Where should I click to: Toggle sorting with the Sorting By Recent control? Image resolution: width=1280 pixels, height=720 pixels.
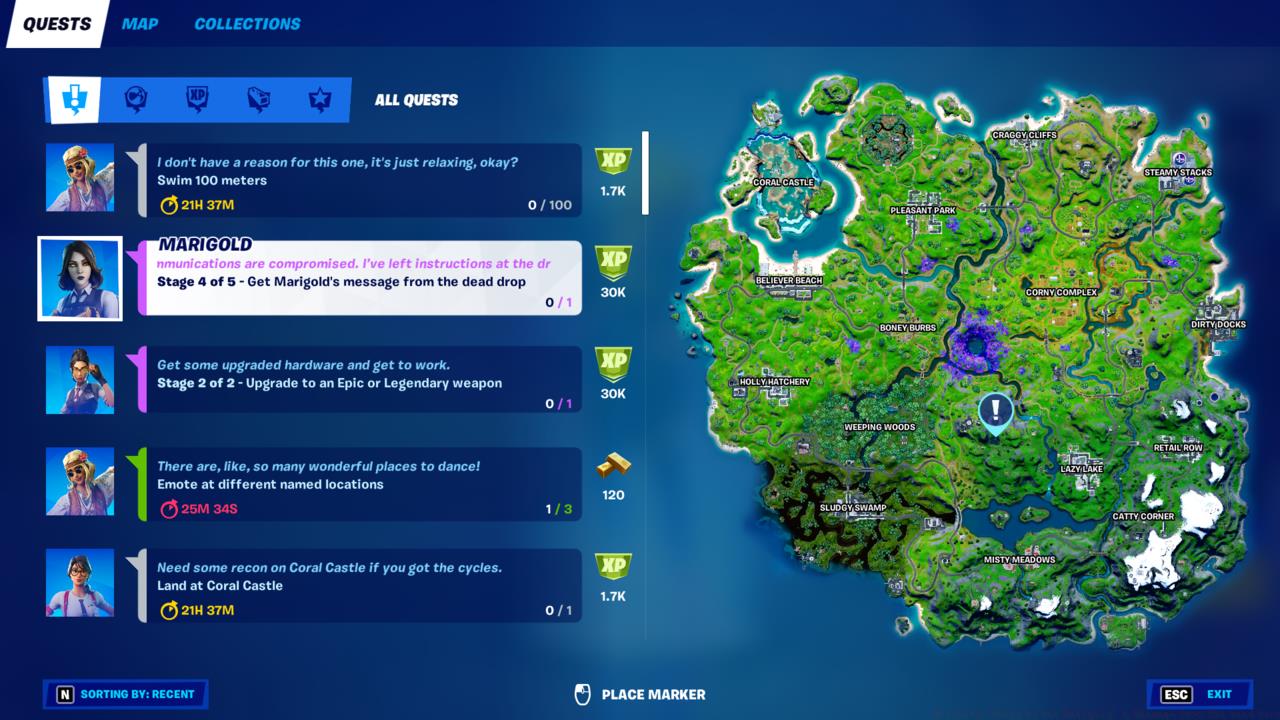coord(125,694)
